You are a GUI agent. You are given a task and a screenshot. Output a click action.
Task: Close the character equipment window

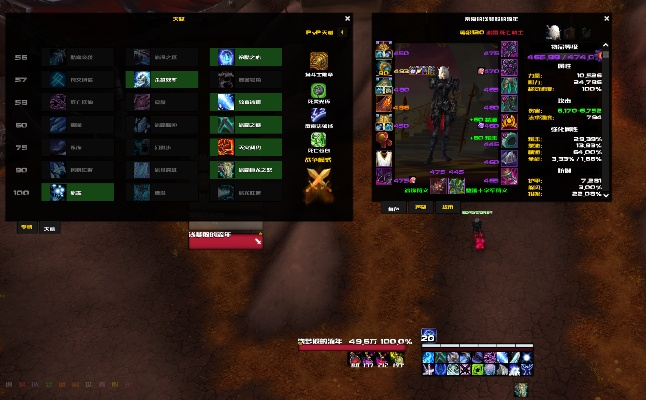click(x=606, y=18)
